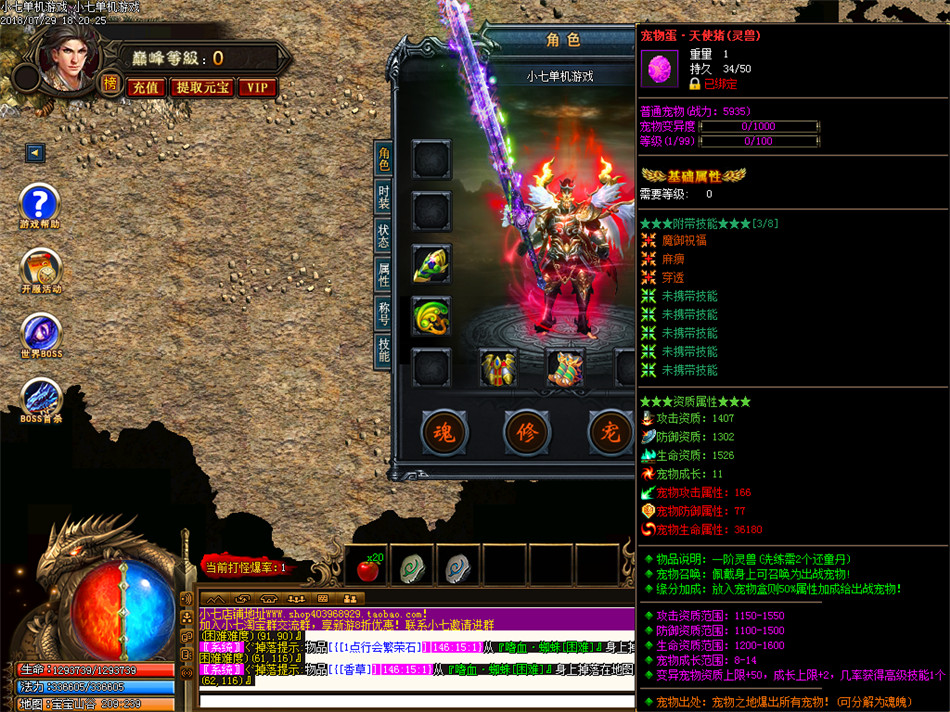Click the 宠 pet round button

(610, 433)
